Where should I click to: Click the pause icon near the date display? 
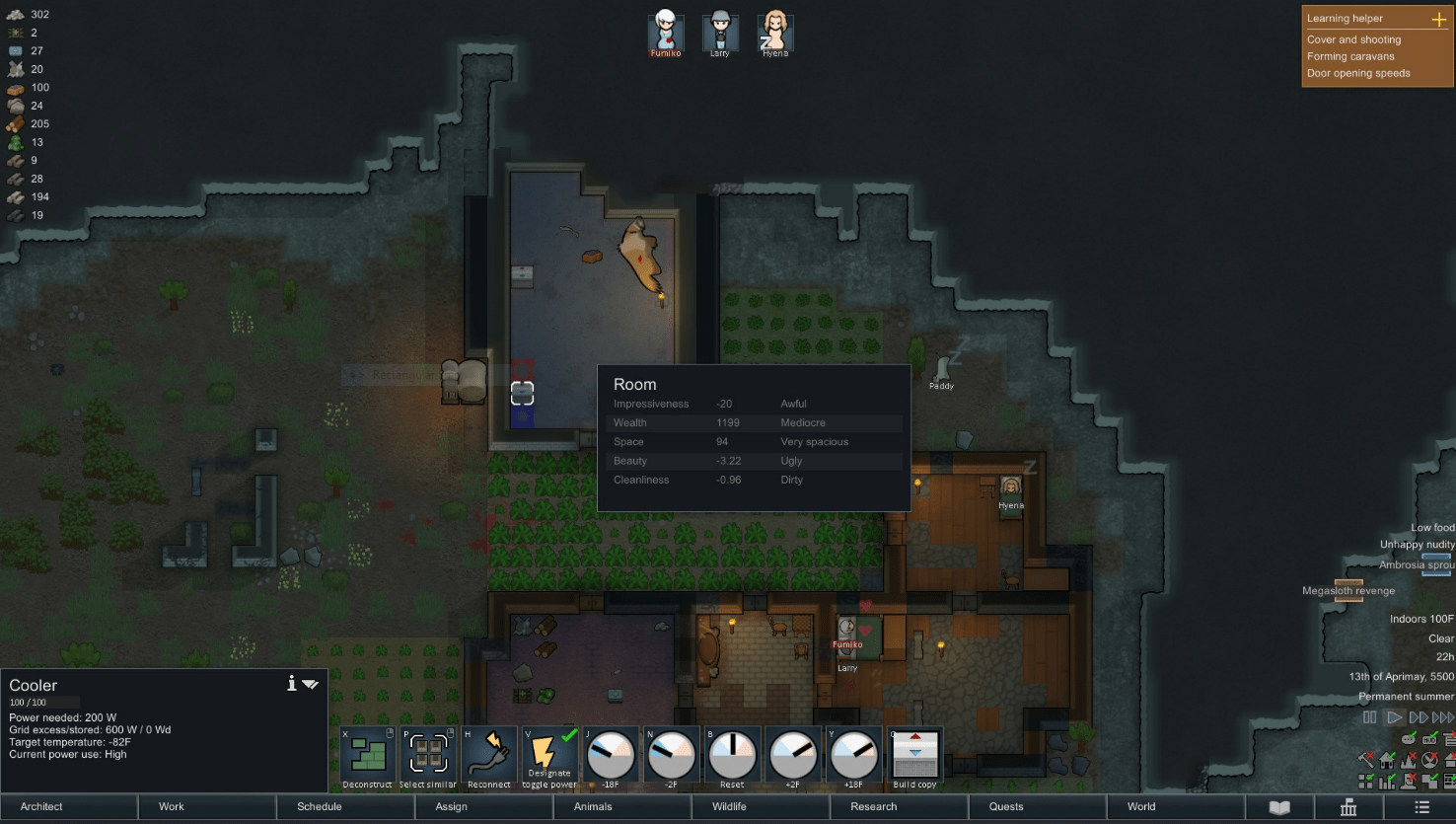pos(1370,717)
